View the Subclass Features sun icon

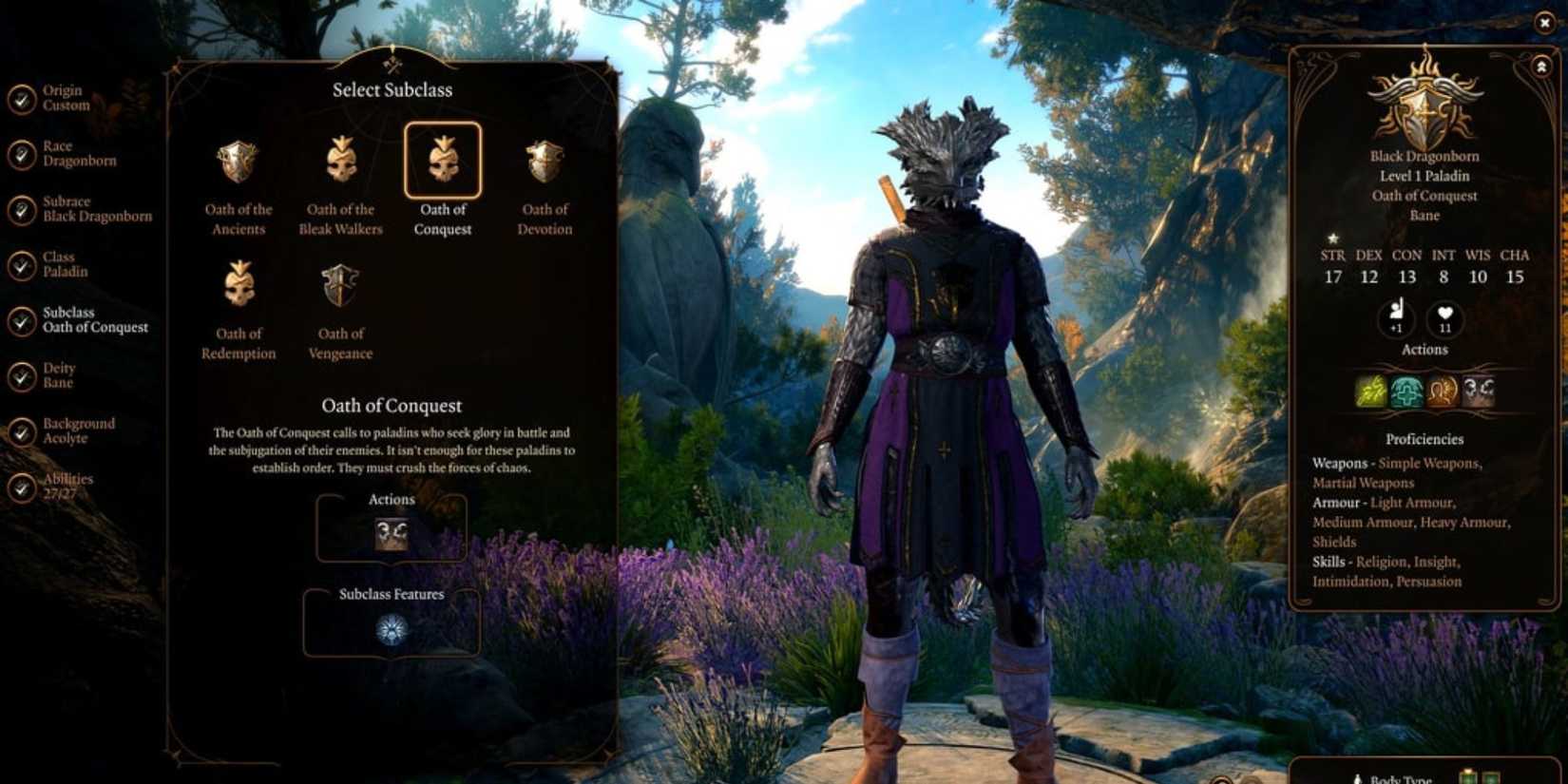(393, 632)
